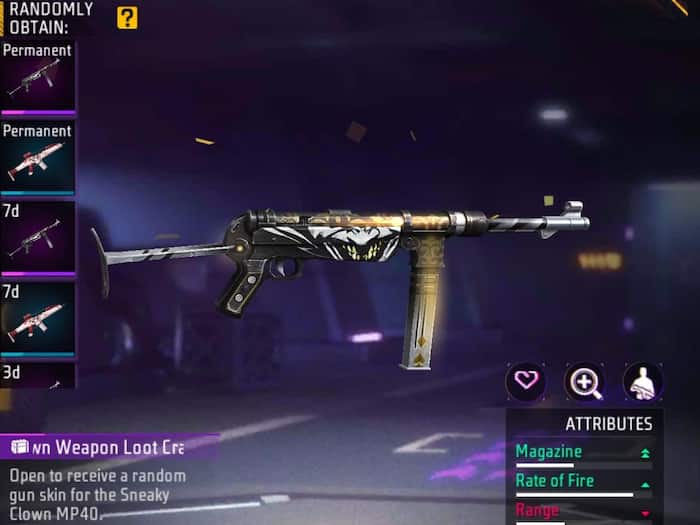This screenshot has width=700, height=525.
Task: Open the yellow question mark help icon
Action: pyautogui.click(x=127, y=17)
